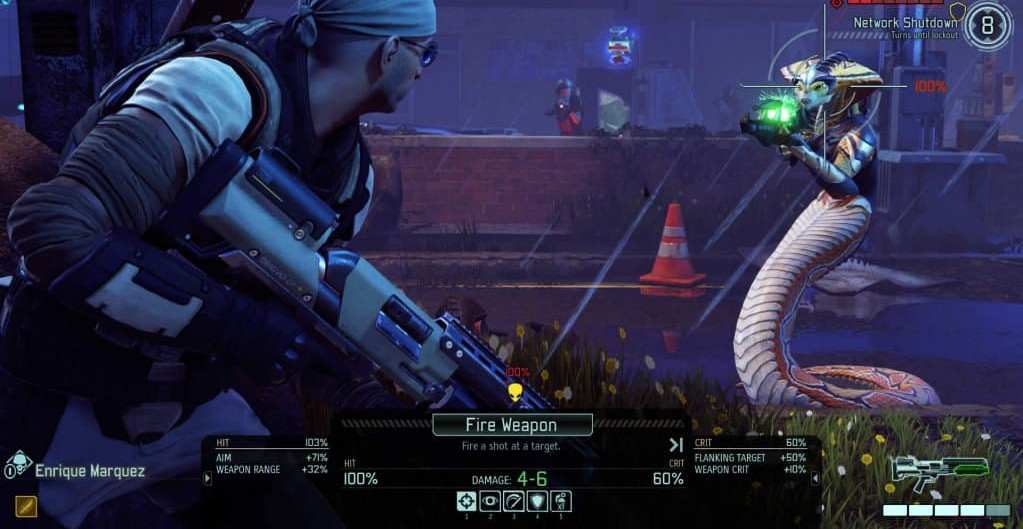Cycle to next target with skip arrow
The width and height of the screenshot is (1023, 529).
coord(676,445)
